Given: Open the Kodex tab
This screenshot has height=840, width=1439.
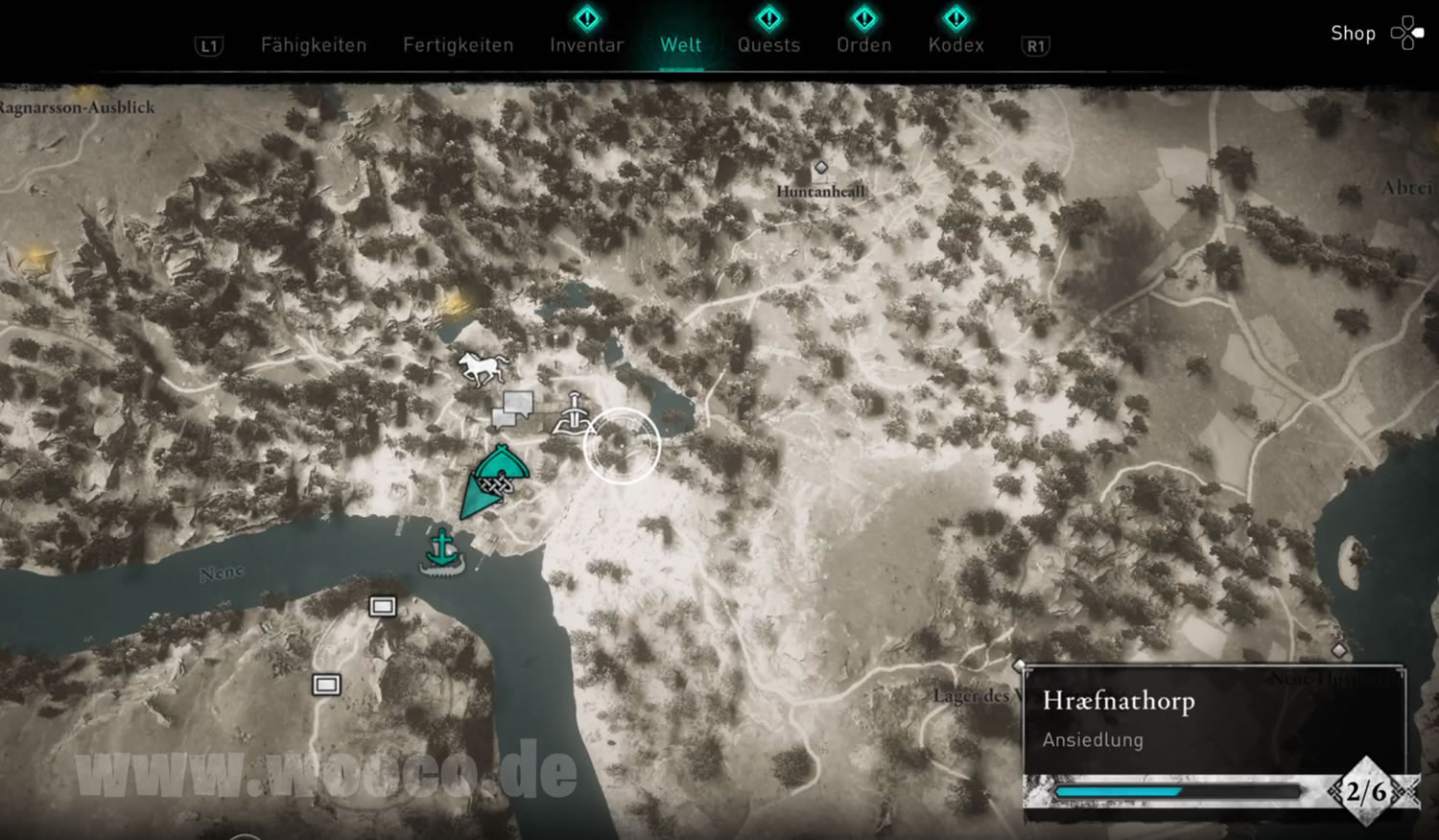Looking at the screenshot, I should [955, 45].
